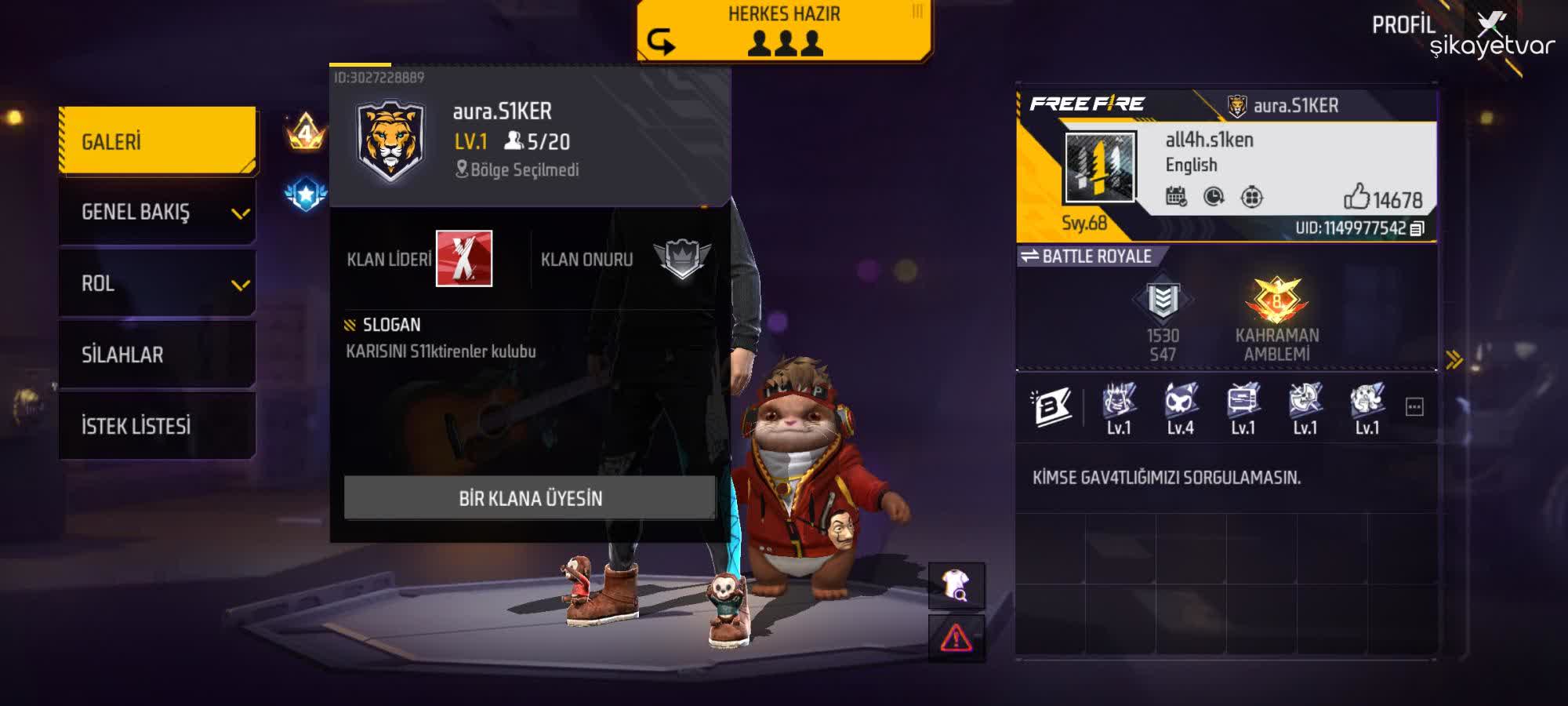This screenshot has height=706, width=1568.
Task: Expand the GENEL BAKIŞ menu
Action: point(158,212)
